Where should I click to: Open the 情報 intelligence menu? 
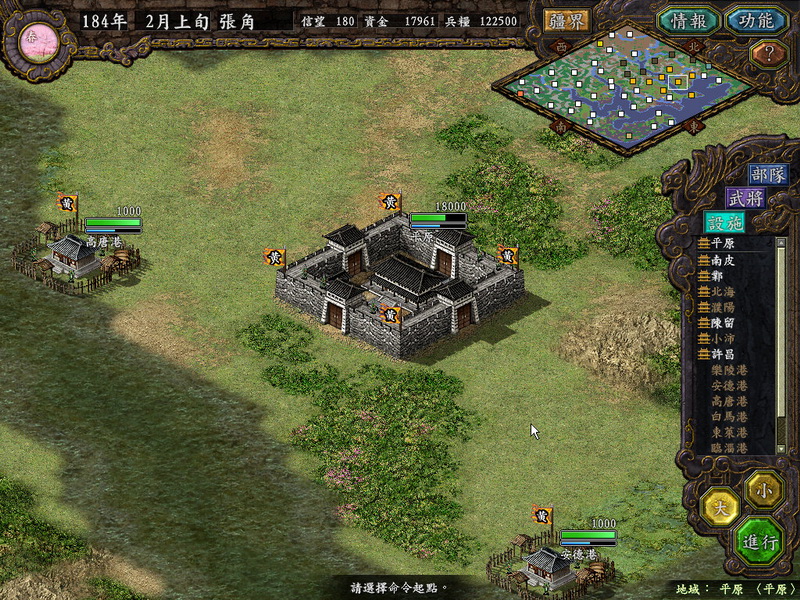[688, 20]
